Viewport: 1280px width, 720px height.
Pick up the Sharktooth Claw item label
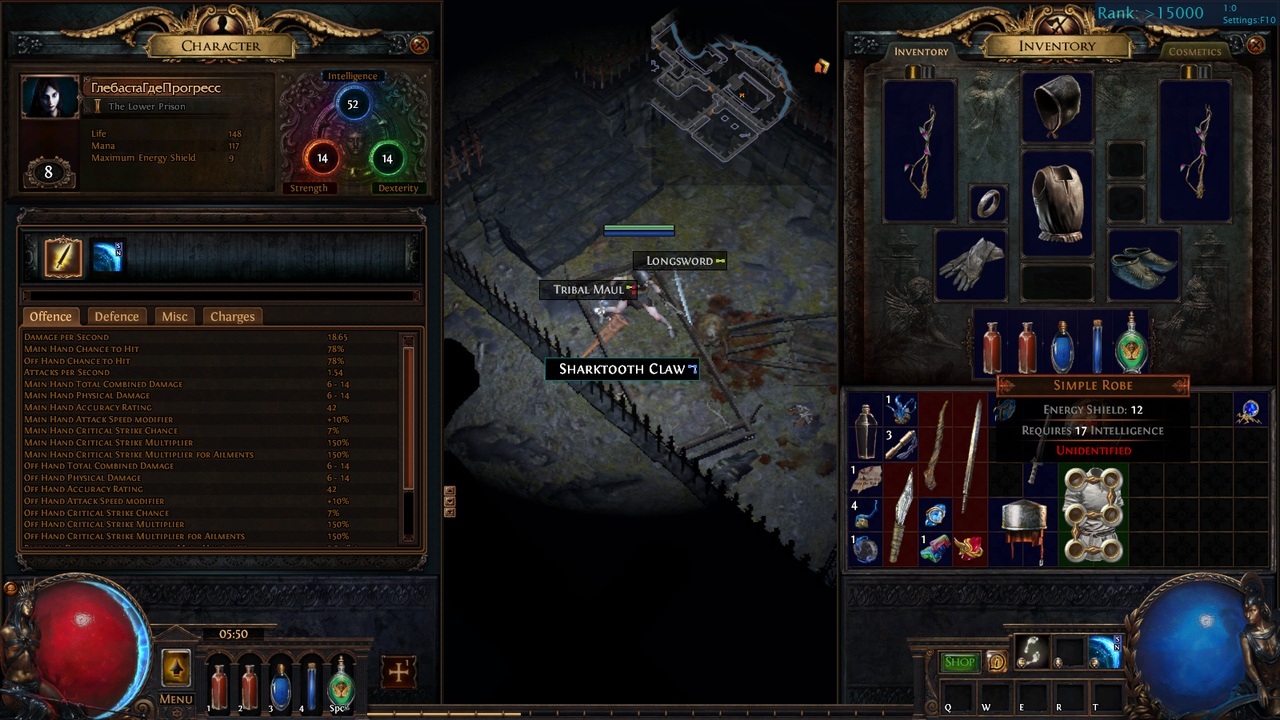[622, 369]
